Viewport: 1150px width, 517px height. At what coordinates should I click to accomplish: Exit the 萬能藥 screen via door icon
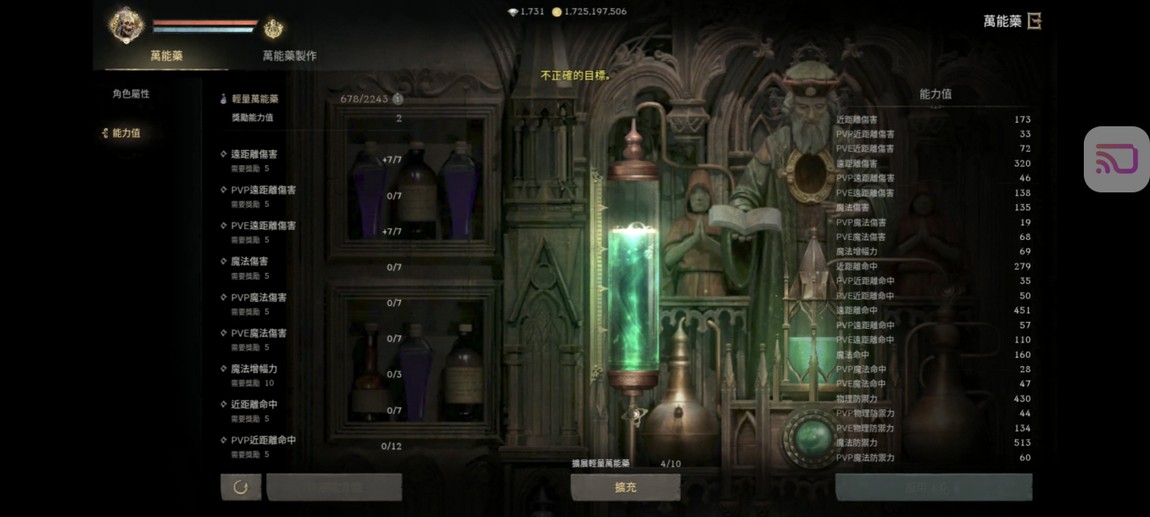1034,21
